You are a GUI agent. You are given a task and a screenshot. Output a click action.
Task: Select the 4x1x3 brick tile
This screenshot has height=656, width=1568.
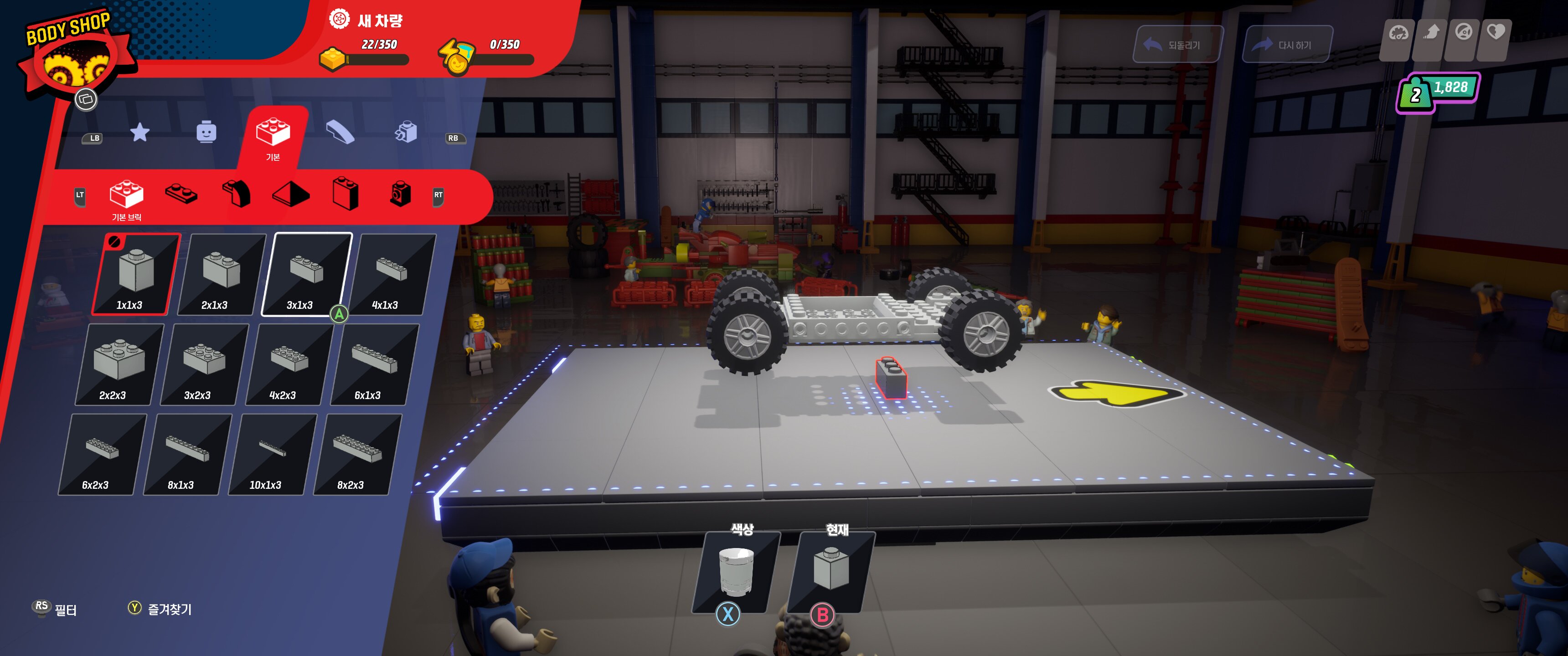(392, 274)
